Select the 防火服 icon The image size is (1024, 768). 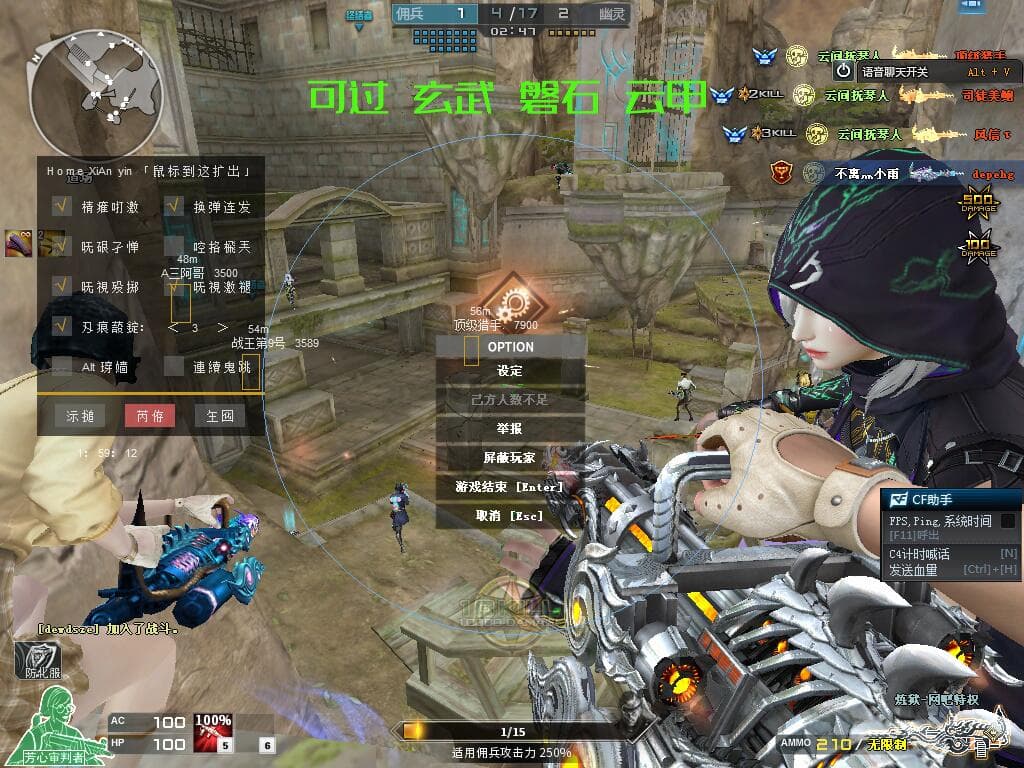coord(36,660)
